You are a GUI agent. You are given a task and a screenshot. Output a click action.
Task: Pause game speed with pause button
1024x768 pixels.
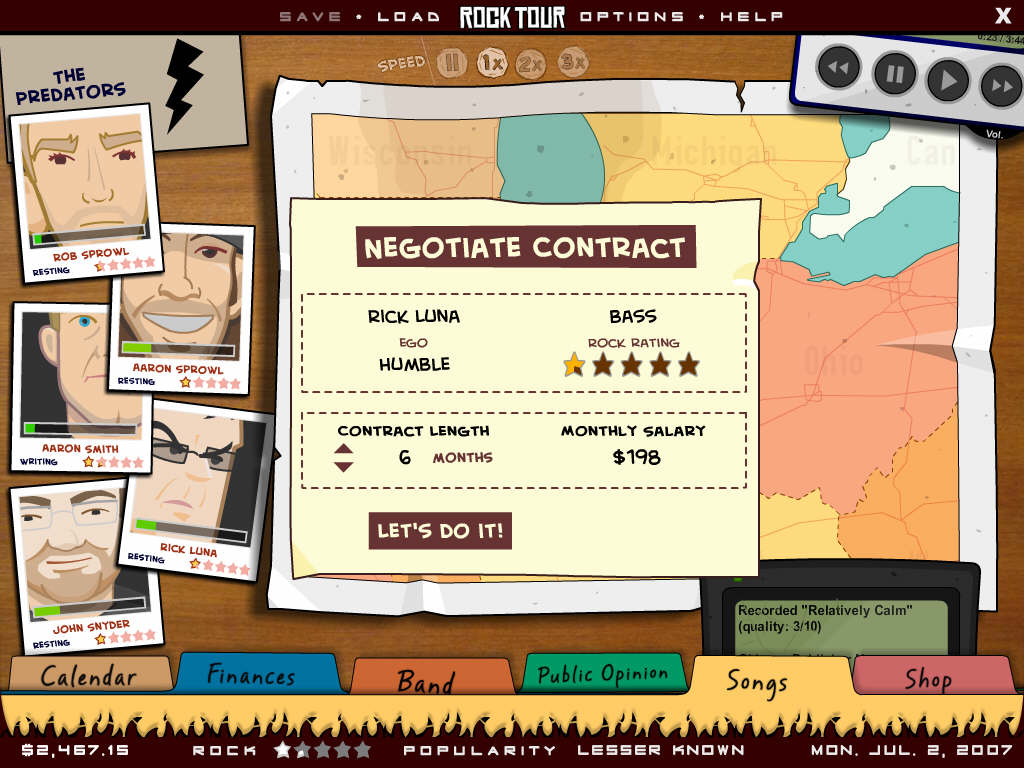point(451,63)
